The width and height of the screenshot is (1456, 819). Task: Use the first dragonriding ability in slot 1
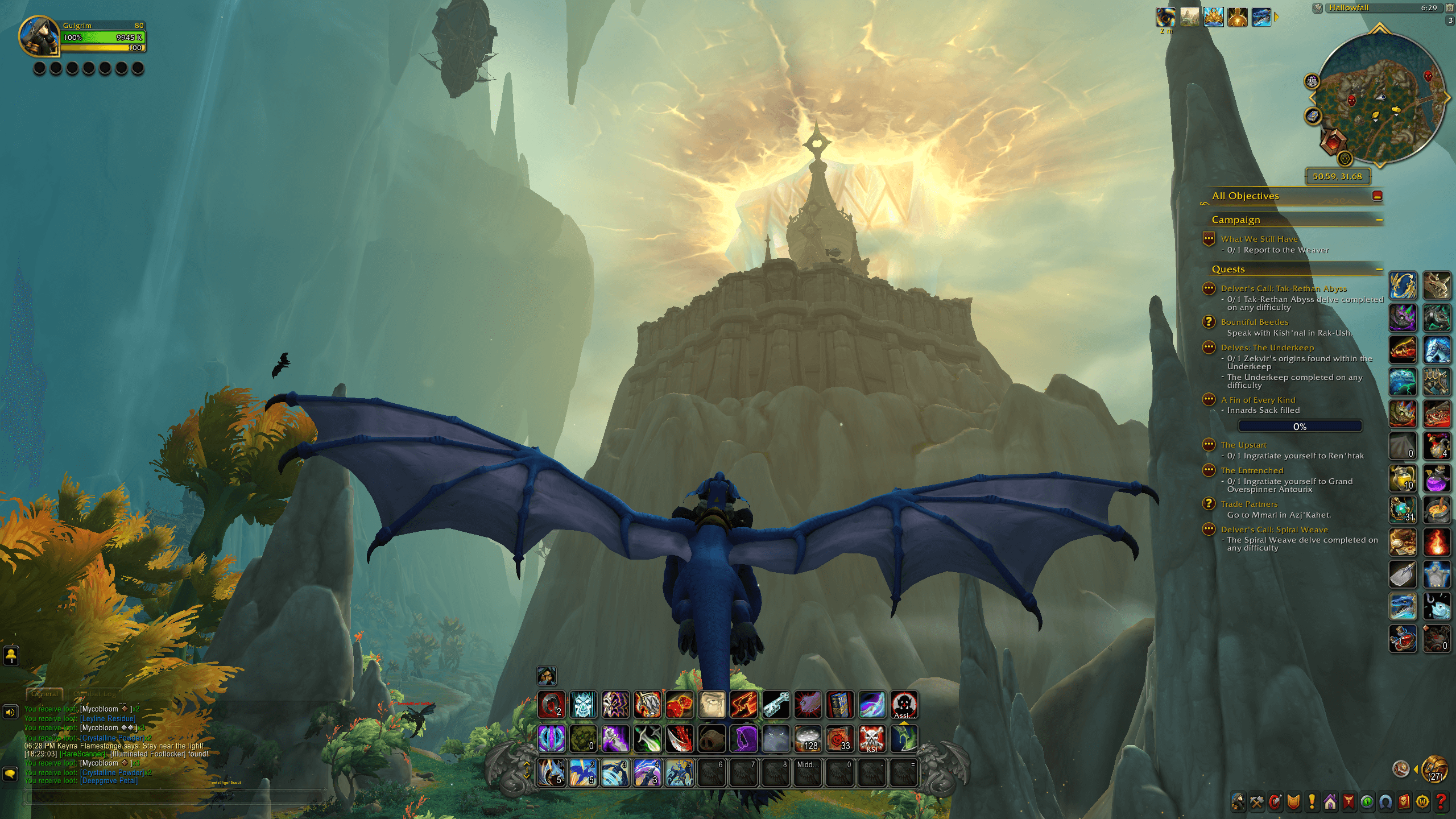tap(551, 772)
